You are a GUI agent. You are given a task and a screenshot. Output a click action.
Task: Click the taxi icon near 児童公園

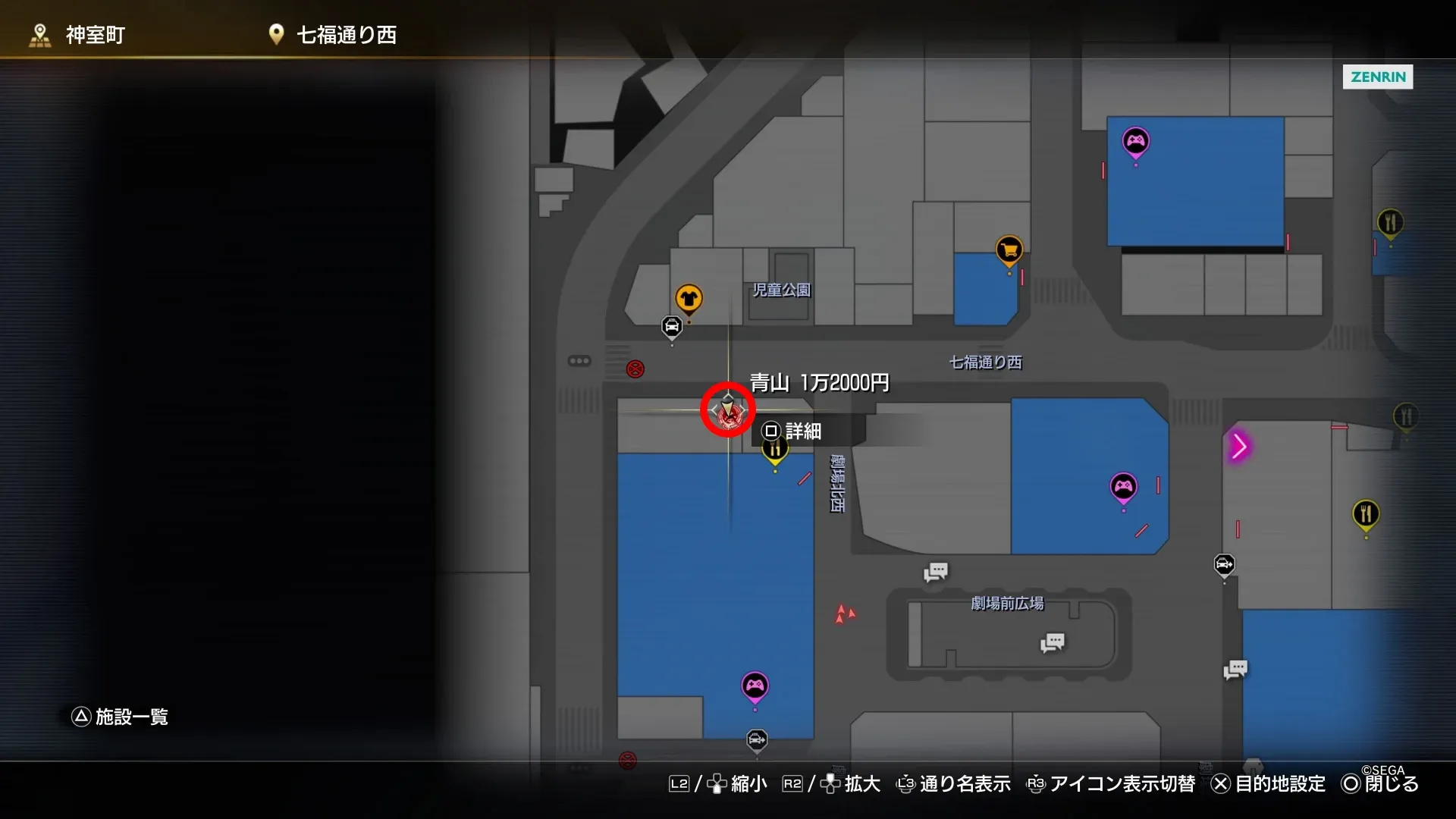(x=672, y=326)
